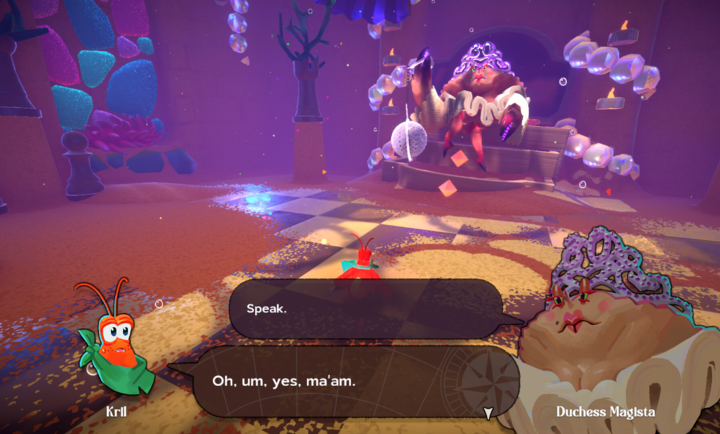Advance dialogue with the white arrow indicator

[488, 412]
